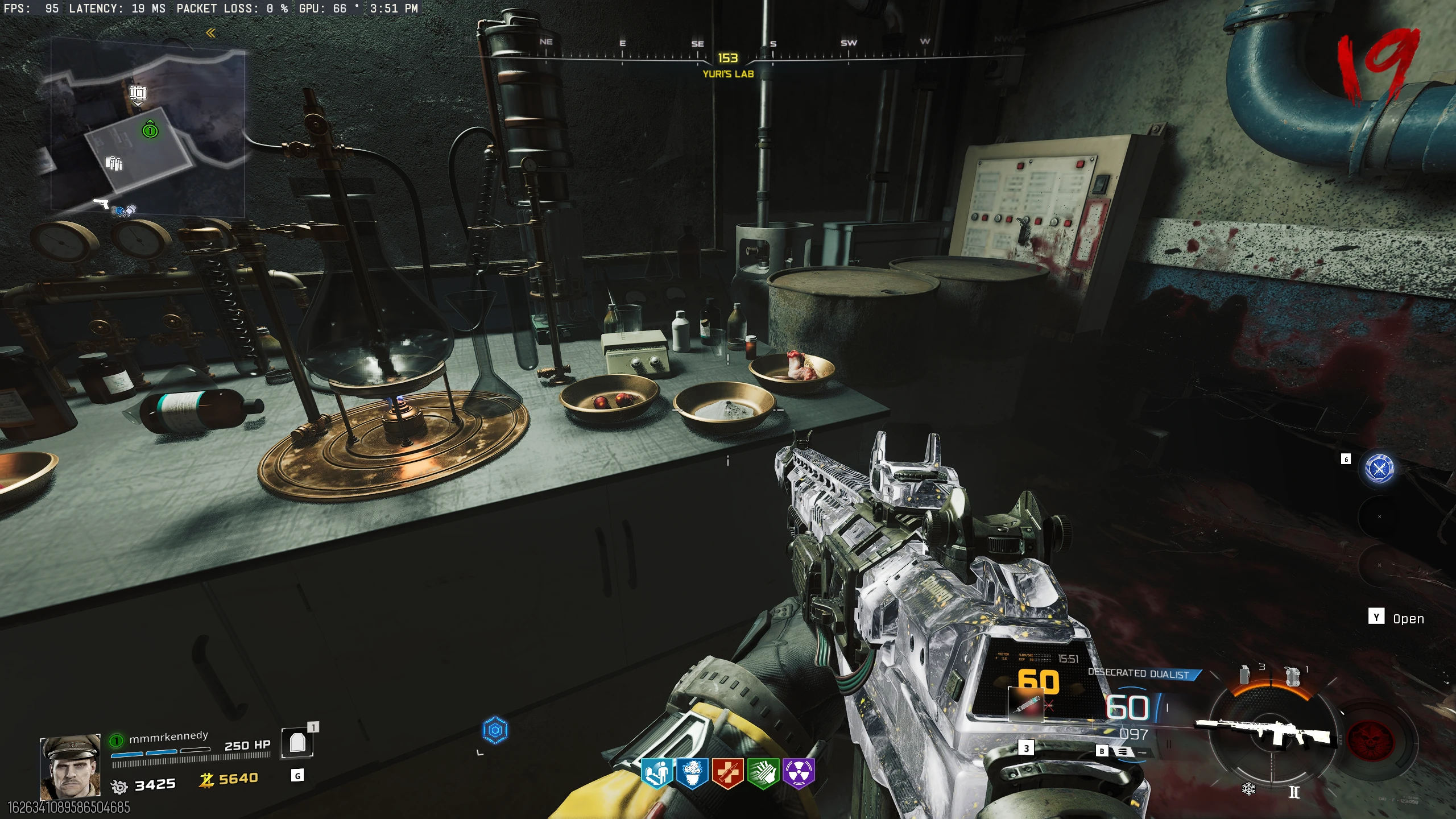Select the pistol wall-buy marker on minimap
This screenshot has width=1456, height=819.
coord(101,203)
